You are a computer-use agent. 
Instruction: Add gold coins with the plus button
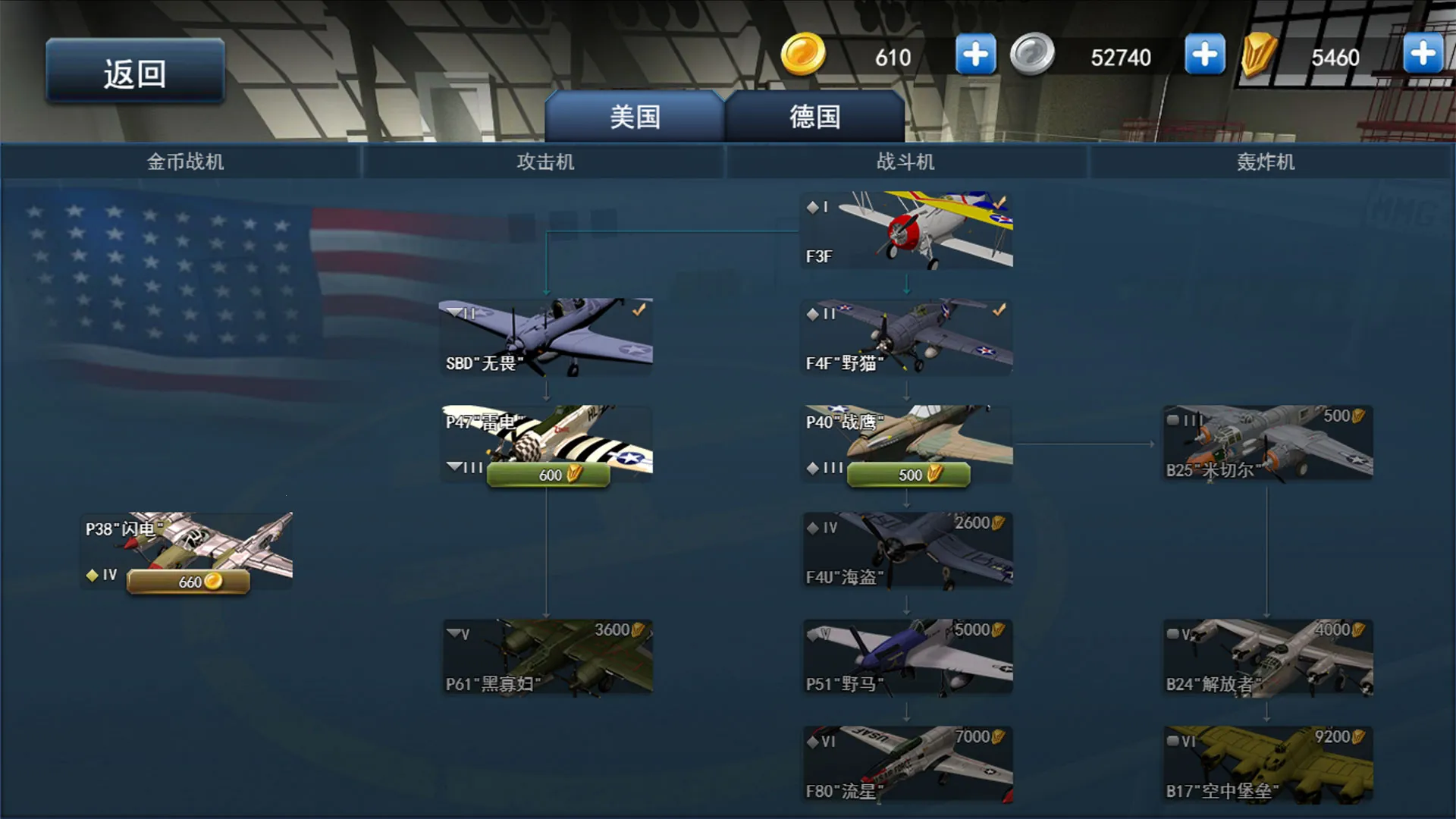[975, 53]
